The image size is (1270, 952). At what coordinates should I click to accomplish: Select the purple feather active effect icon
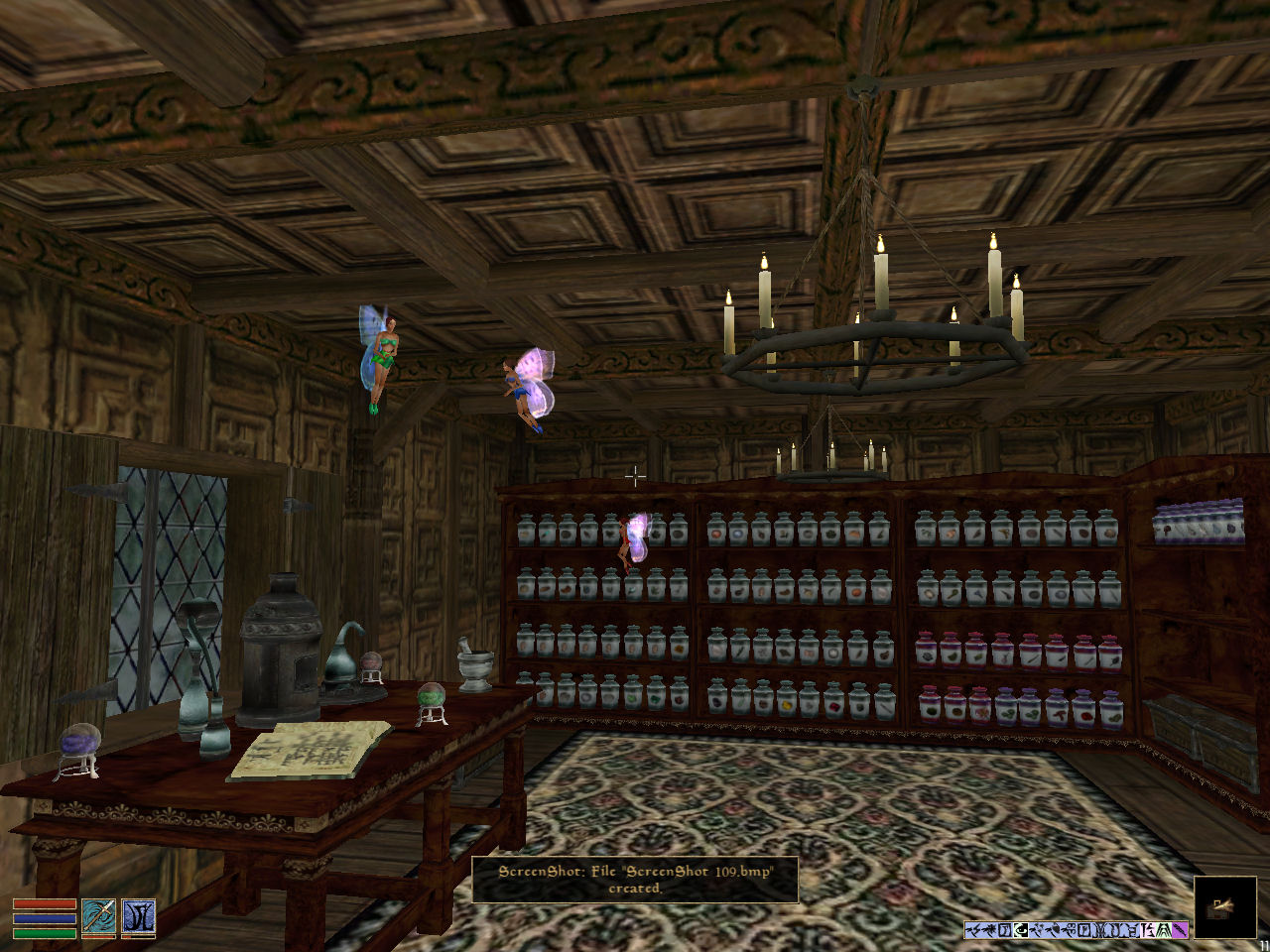click(x=1180, y=930)
